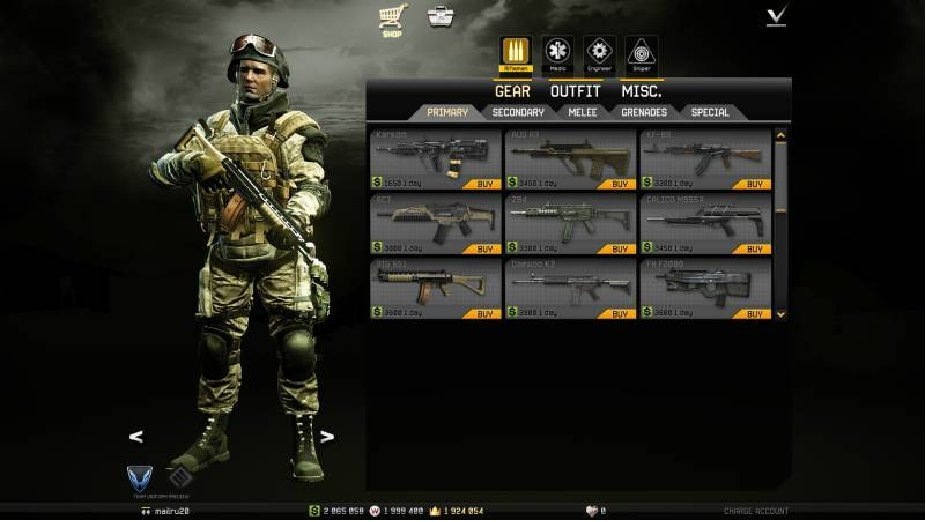Select the SIG 551 weapon tile
Image resolution: width=926 pixels, height=522 pixels.
pos(435,285)
